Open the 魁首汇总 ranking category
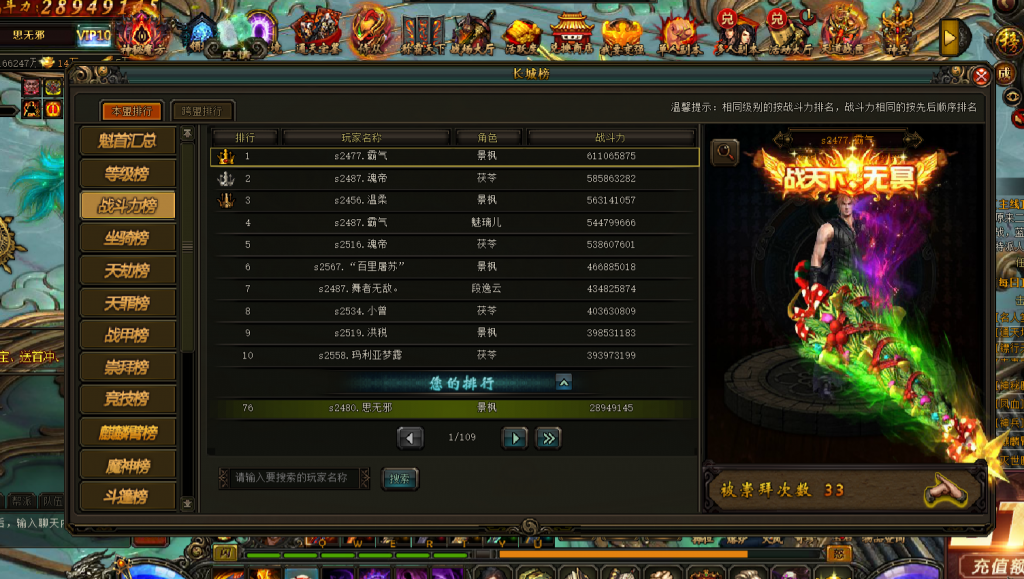 (x=127, y=142)
